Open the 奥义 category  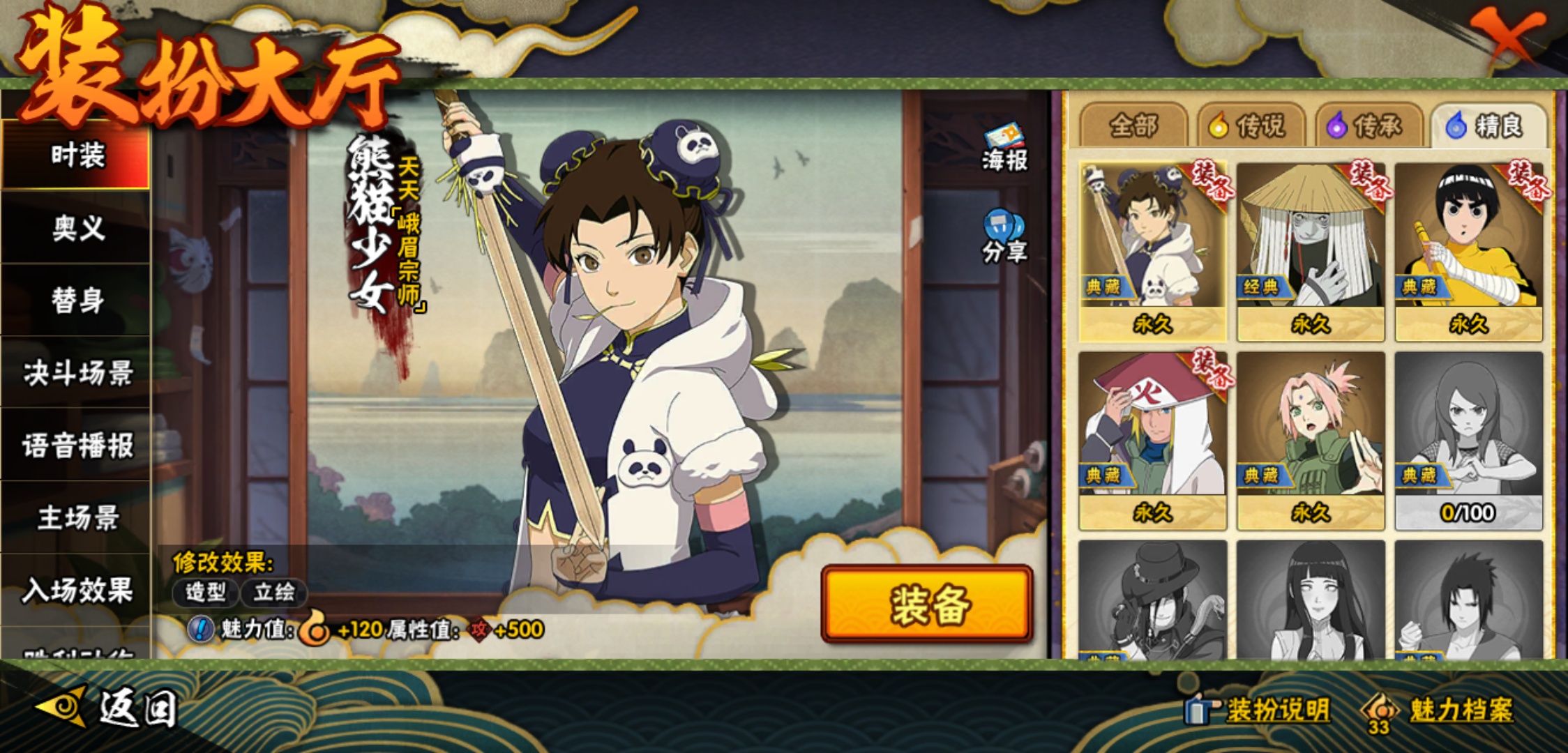pyautogui.click(x=77, y=228)
